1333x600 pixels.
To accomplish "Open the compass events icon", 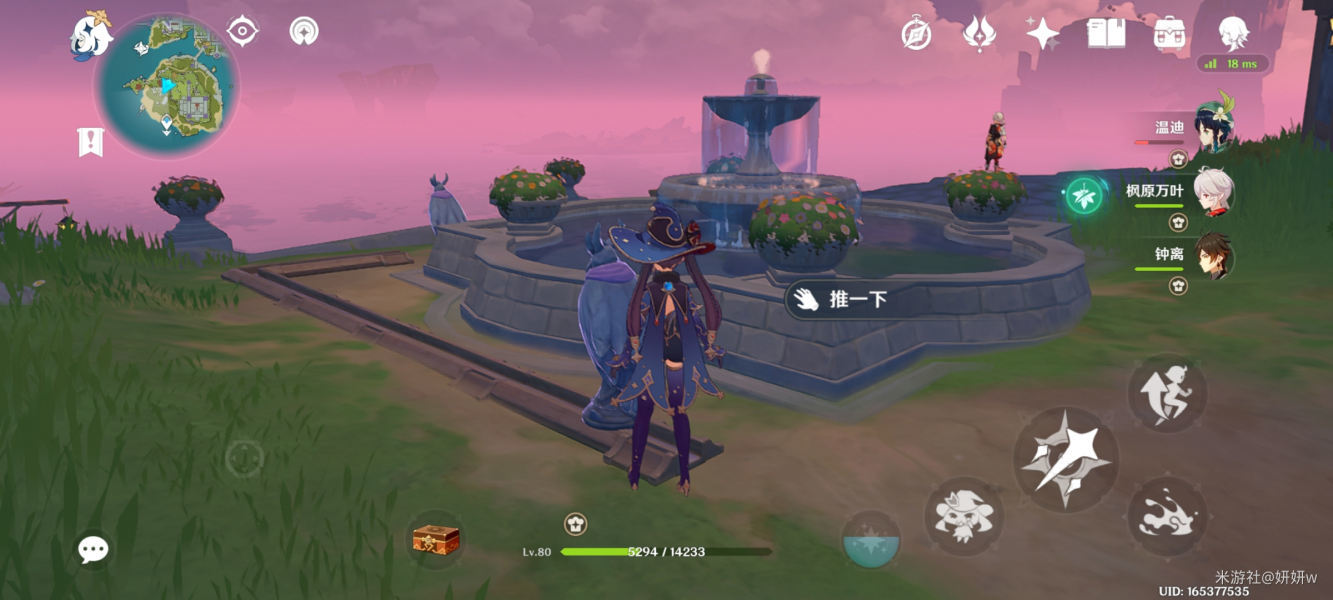I will tap(916, 35).
